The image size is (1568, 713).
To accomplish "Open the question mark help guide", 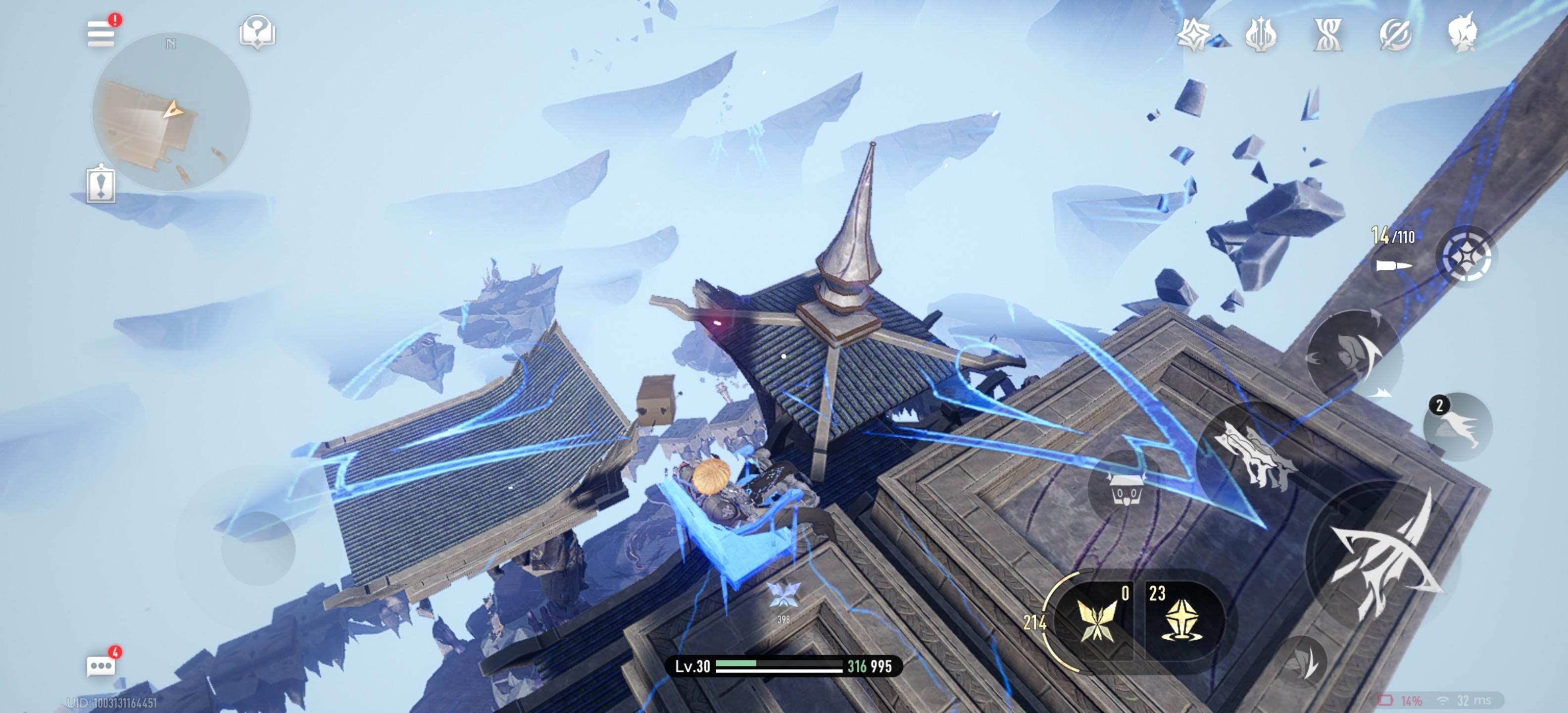I will tap(257, 32).
